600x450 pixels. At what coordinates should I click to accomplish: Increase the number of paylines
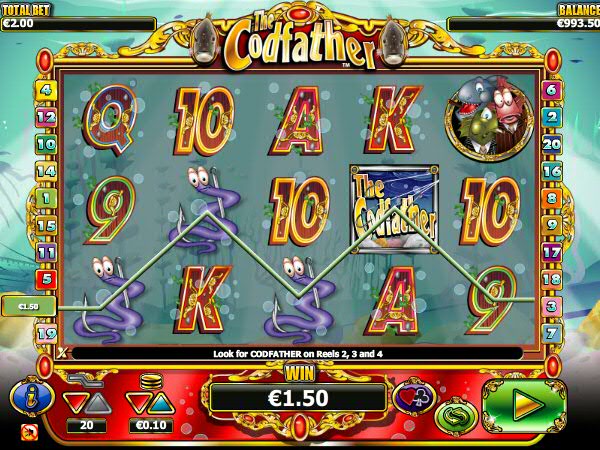click(x=98, y=402)
